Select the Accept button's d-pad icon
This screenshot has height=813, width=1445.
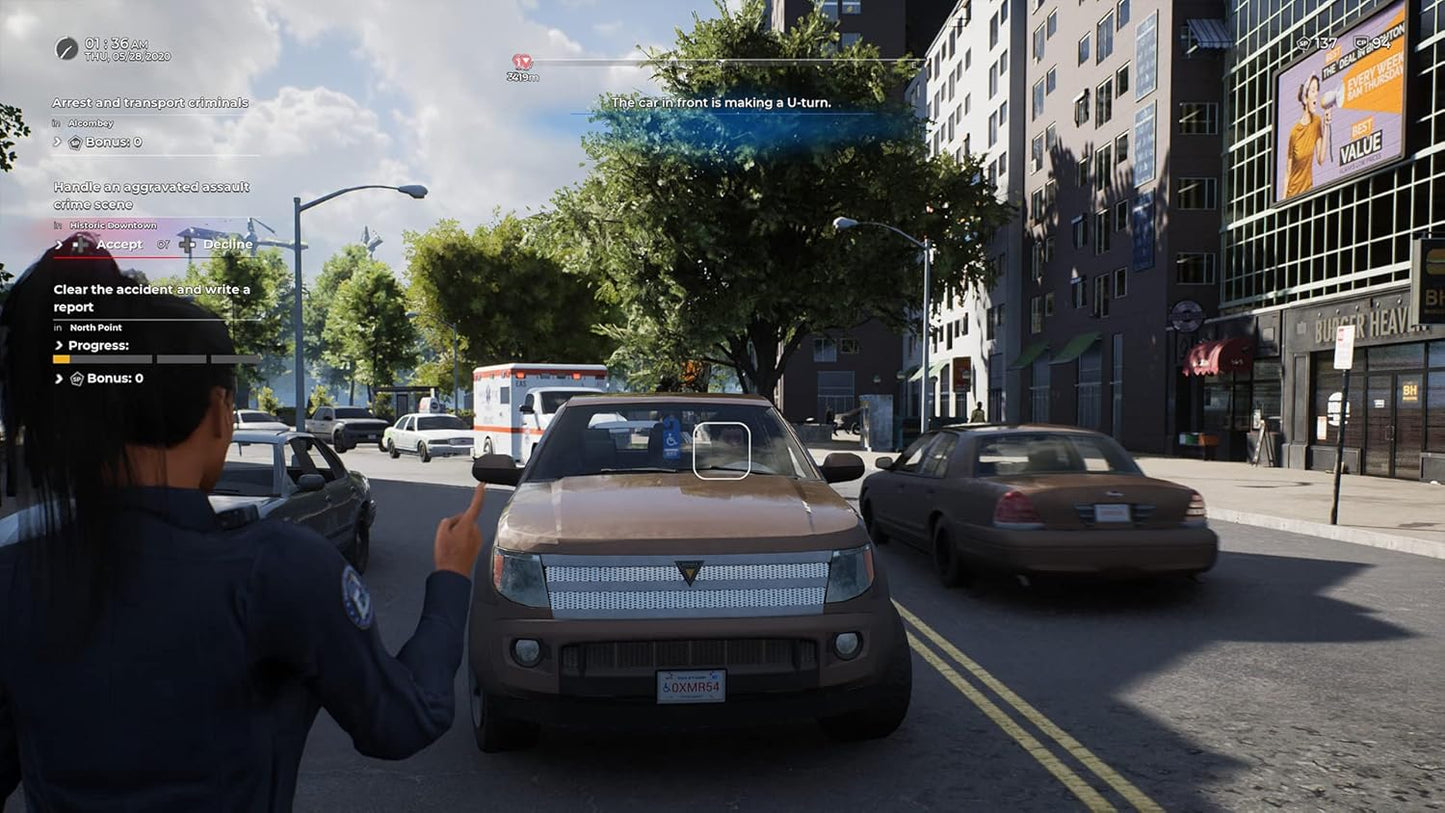tap(80, 244)
